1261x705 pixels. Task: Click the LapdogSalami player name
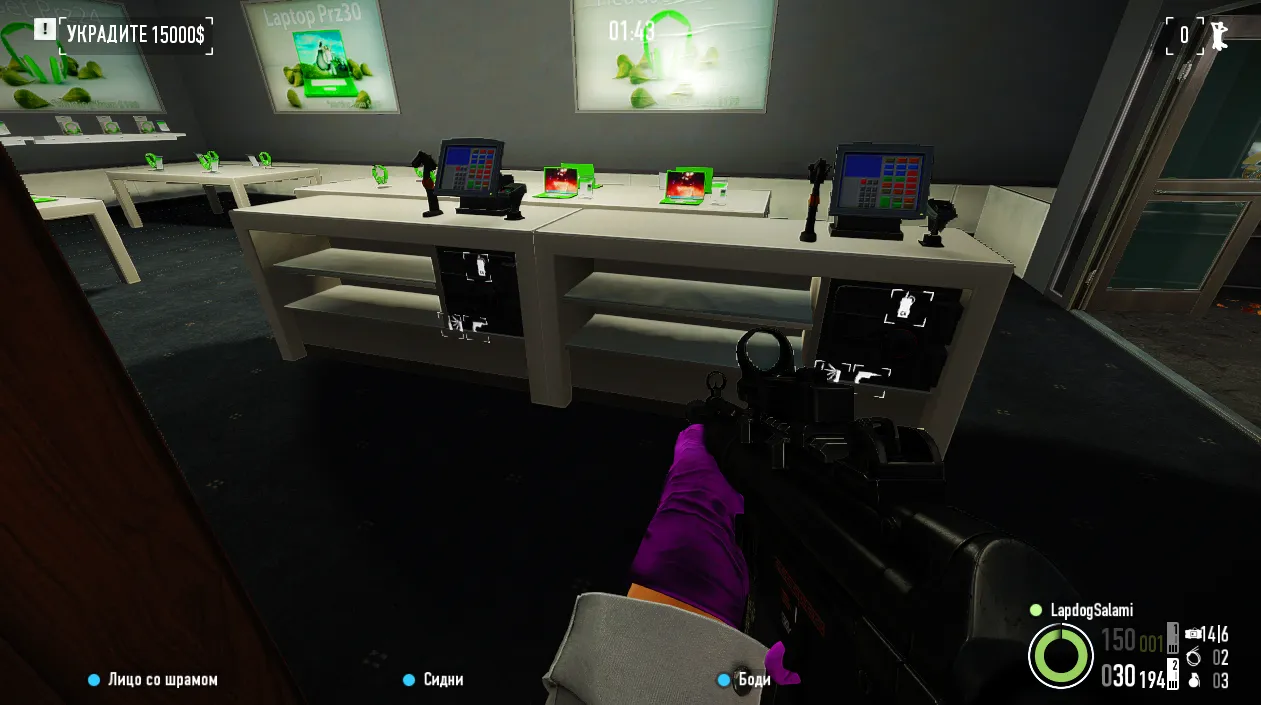click(1091, 610)
